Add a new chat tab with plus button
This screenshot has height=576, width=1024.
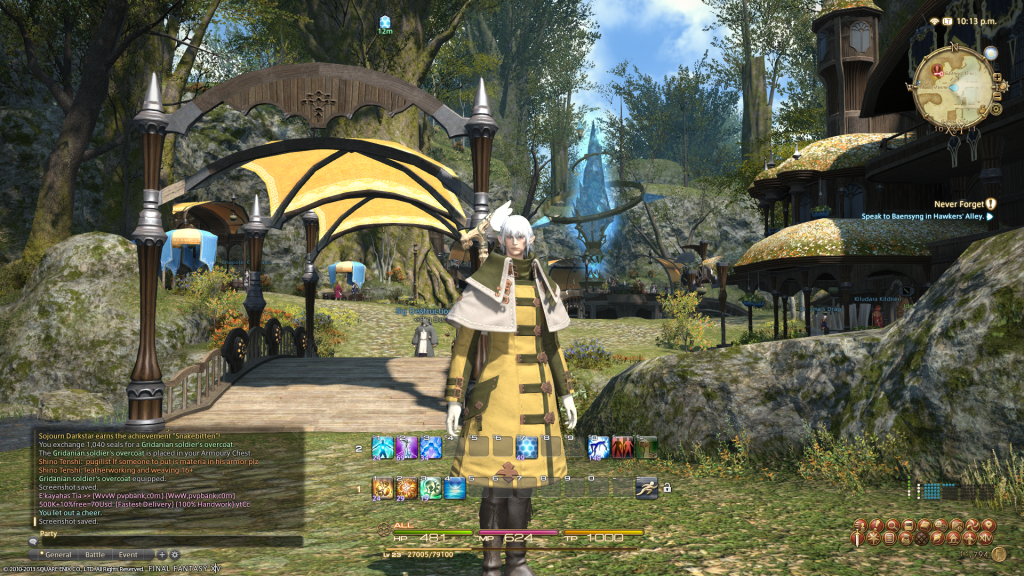[162, 554]
